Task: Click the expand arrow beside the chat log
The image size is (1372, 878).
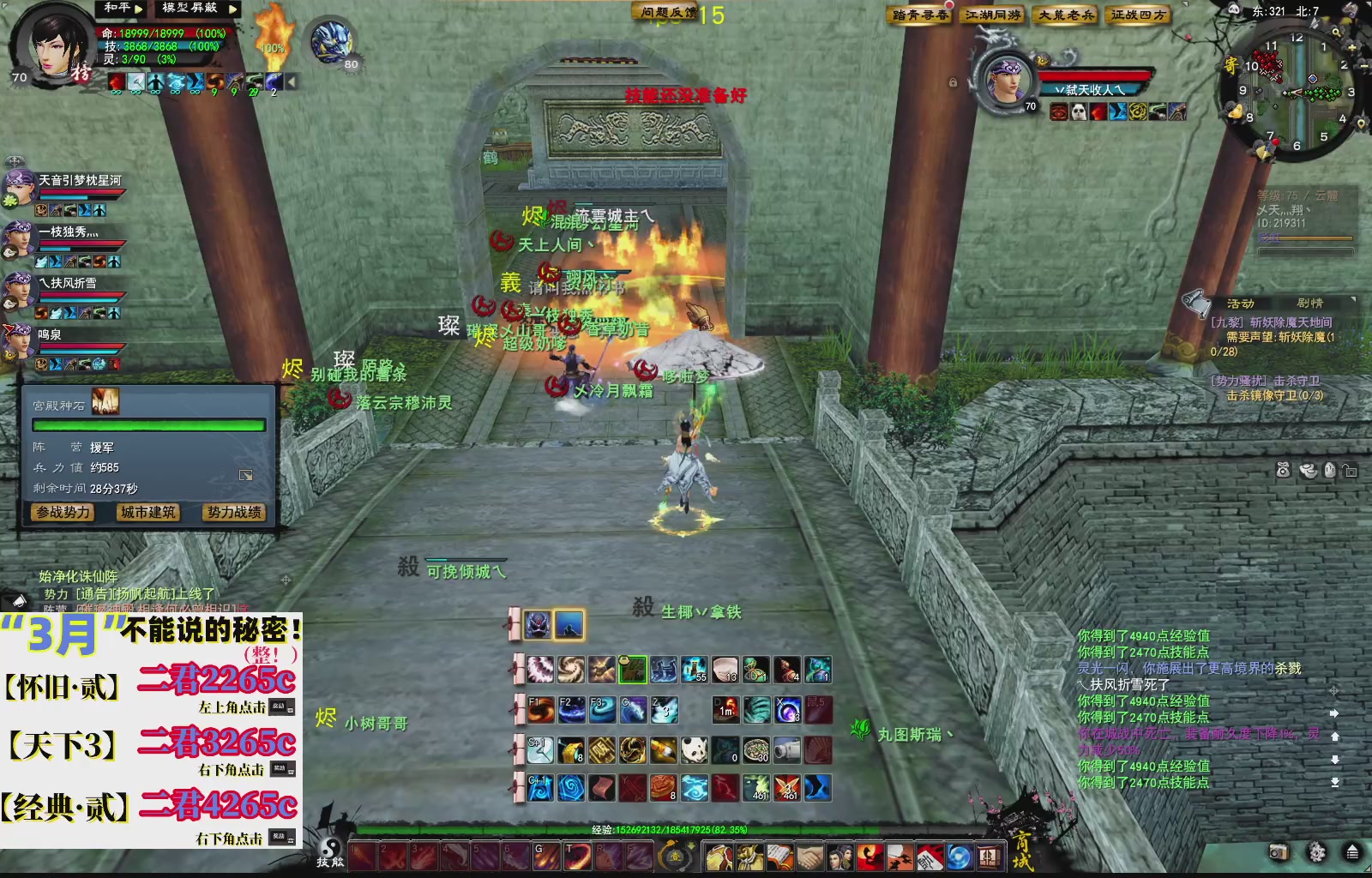Action: (x=1334, y=713)
